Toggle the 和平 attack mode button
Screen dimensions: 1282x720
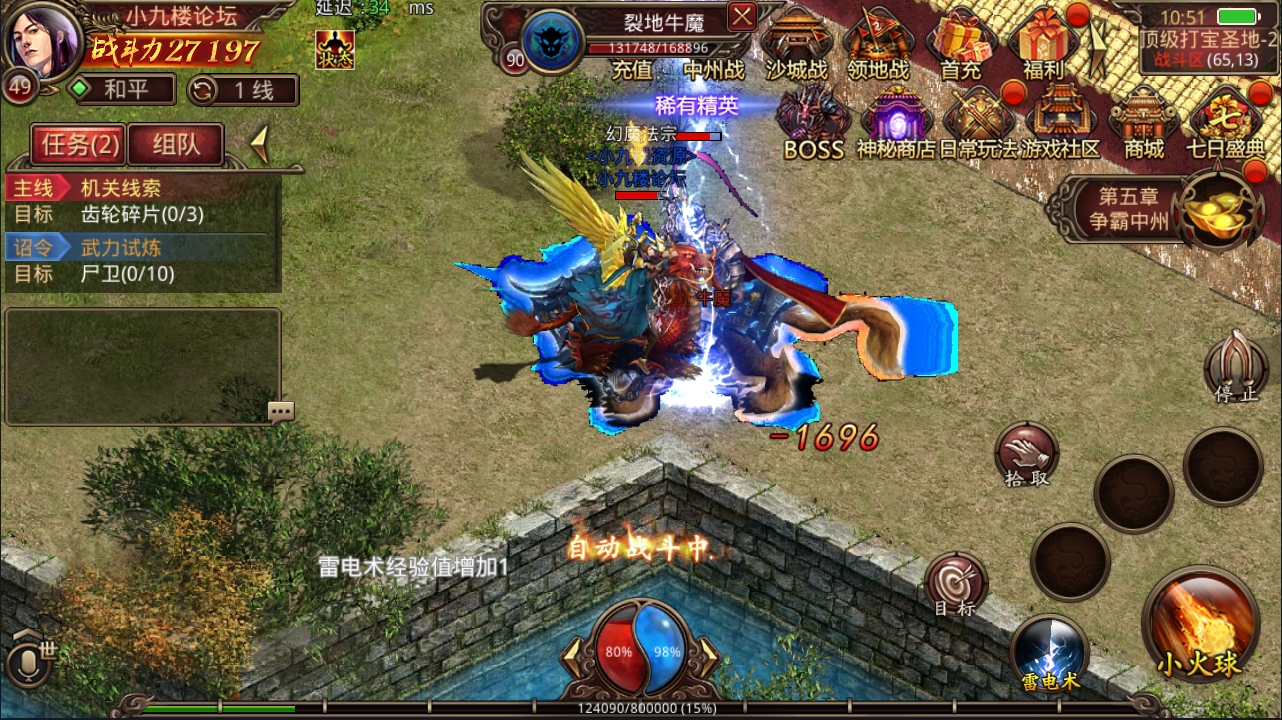coord(120,90)
